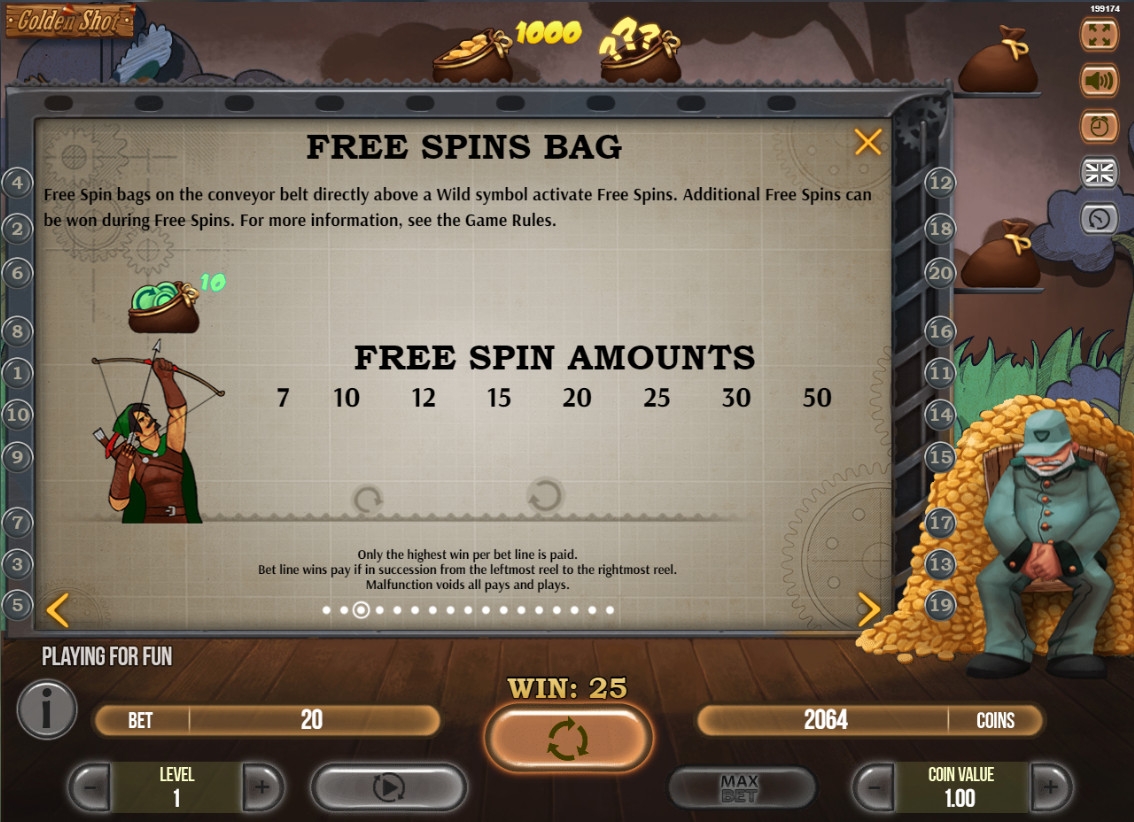Close the Free Spins Bag info panel
Image resolution: width=1134 pixels, height=822 pixels.
(x=868, y=142)
